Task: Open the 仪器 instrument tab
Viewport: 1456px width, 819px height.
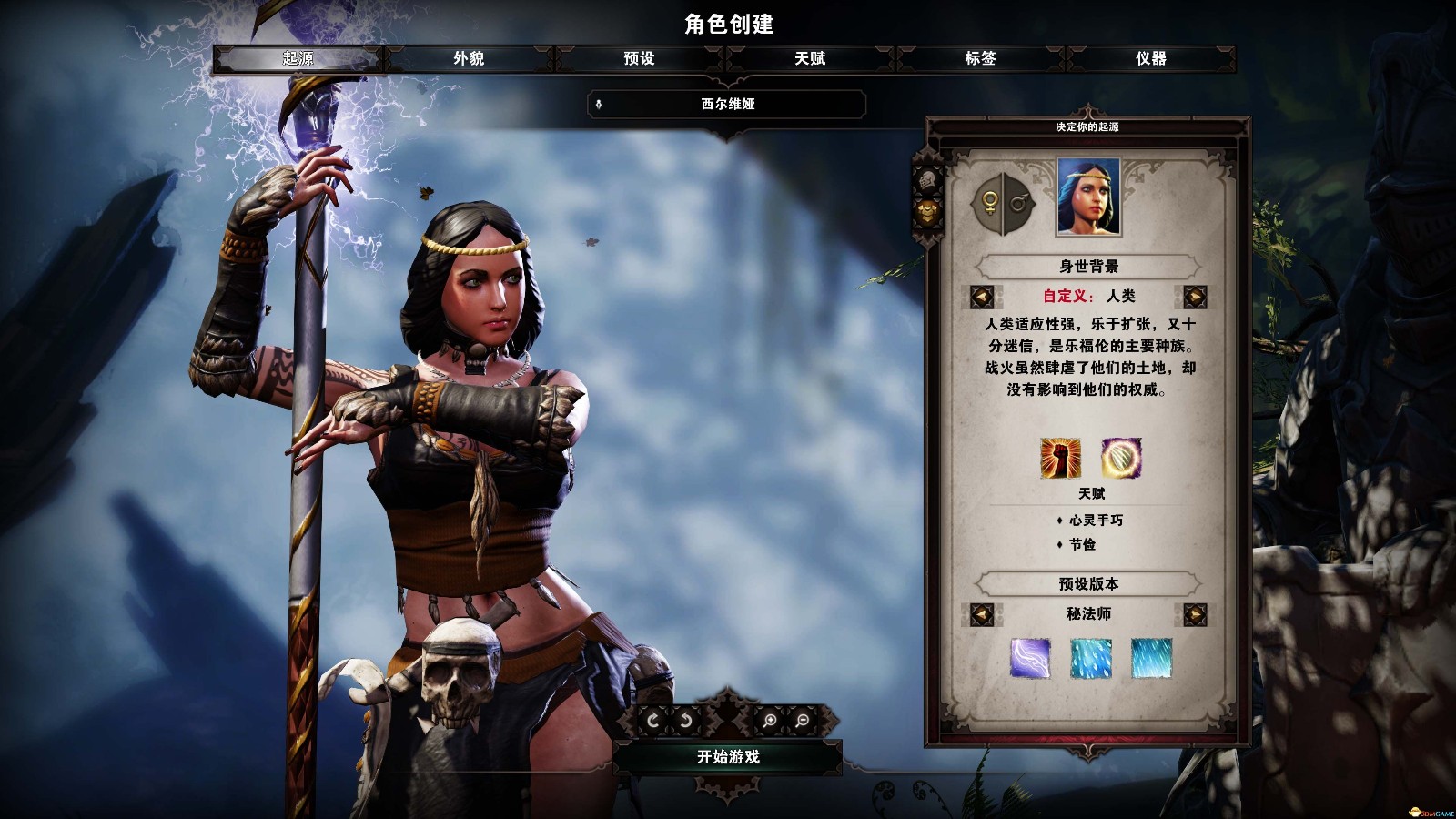Action: pyautogui.click(x=1150, y=58)
